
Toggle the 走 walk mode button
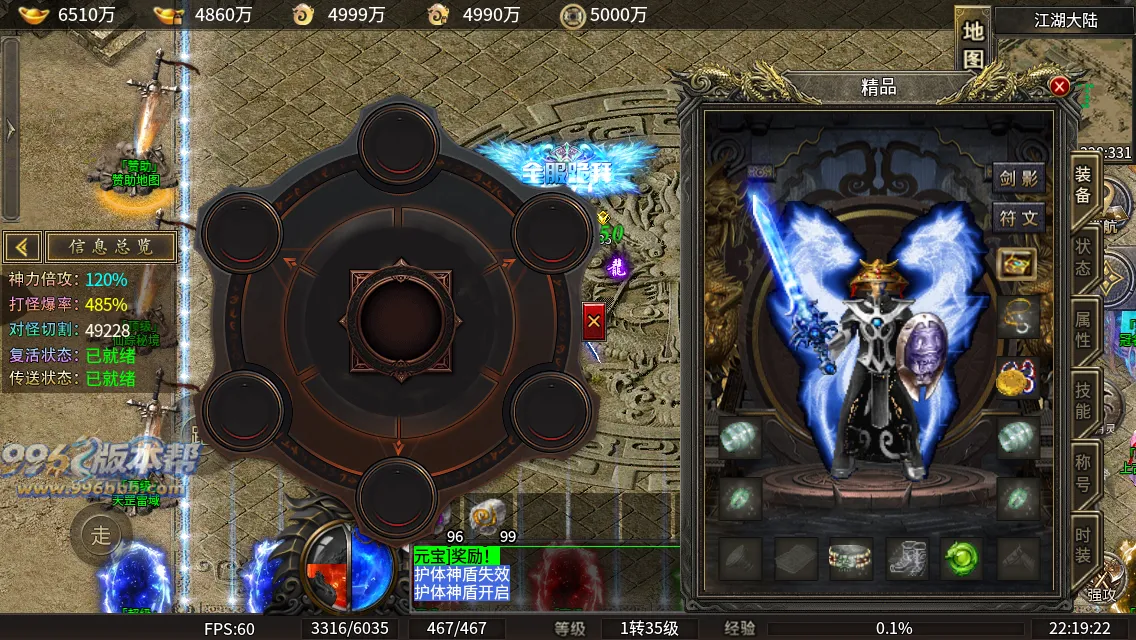pos(101,535)
